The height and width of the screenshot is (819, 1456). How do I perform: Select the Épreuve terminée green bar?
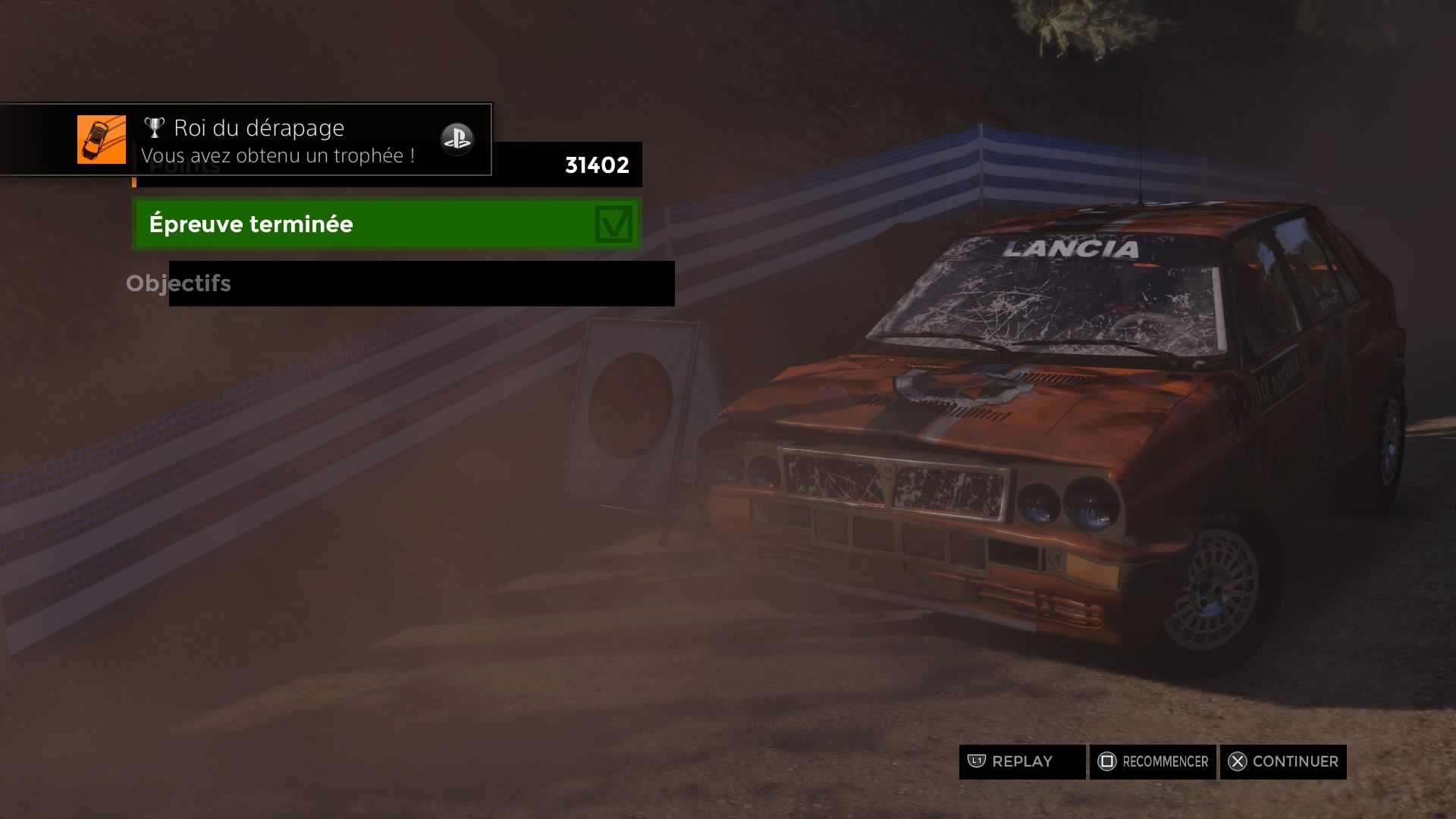coord(387,224)
